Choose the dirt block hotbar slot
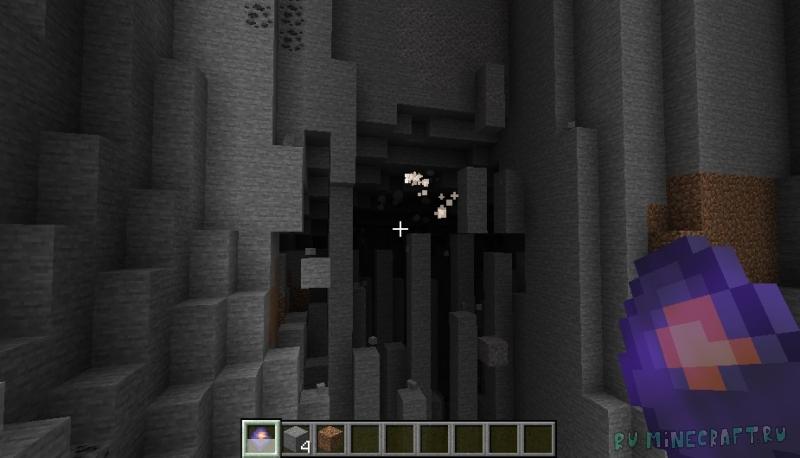Screen dimensions: 800x458 point(332,438)
